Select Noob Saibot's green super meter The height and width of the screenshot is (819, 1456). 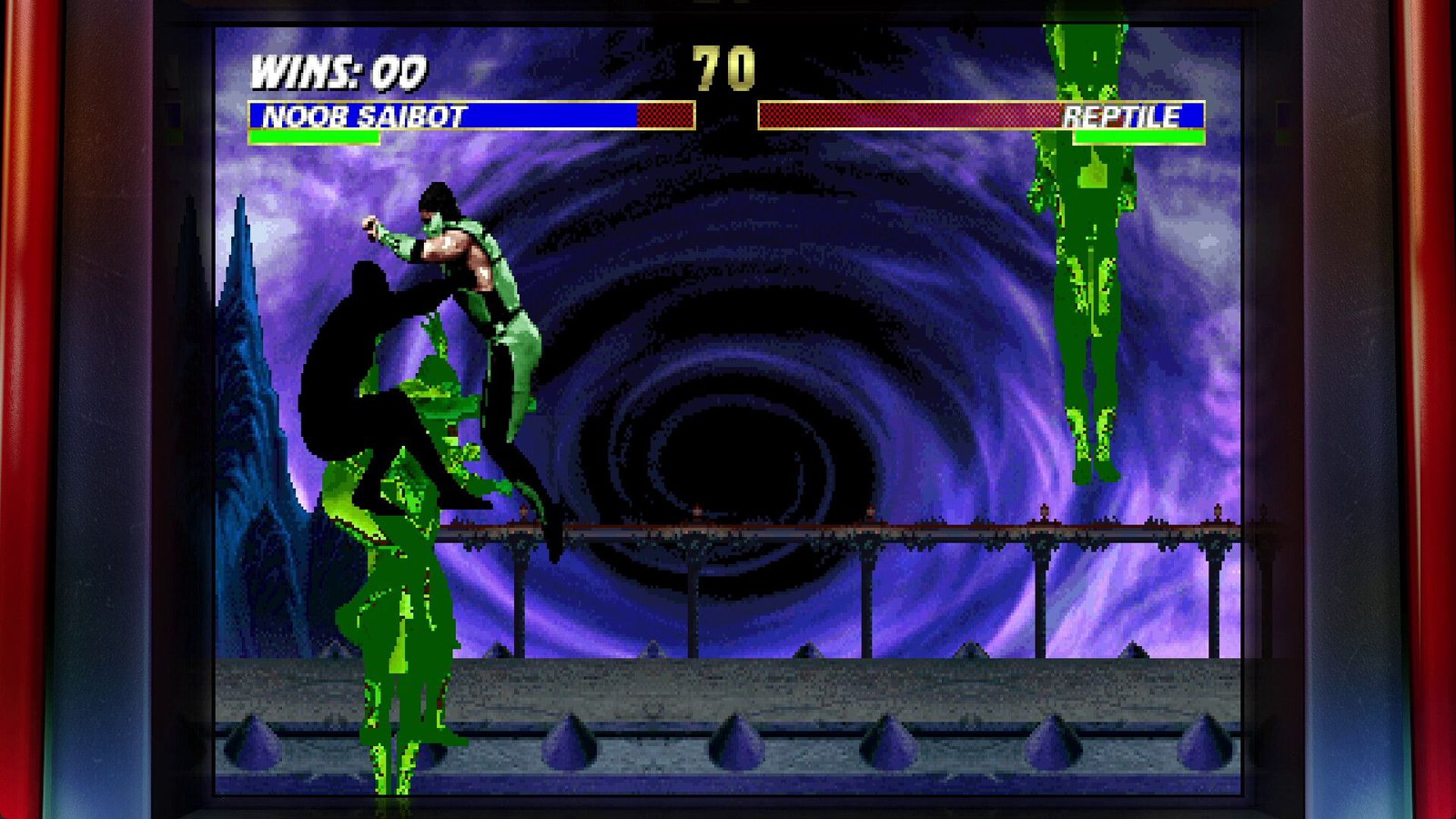314,138
